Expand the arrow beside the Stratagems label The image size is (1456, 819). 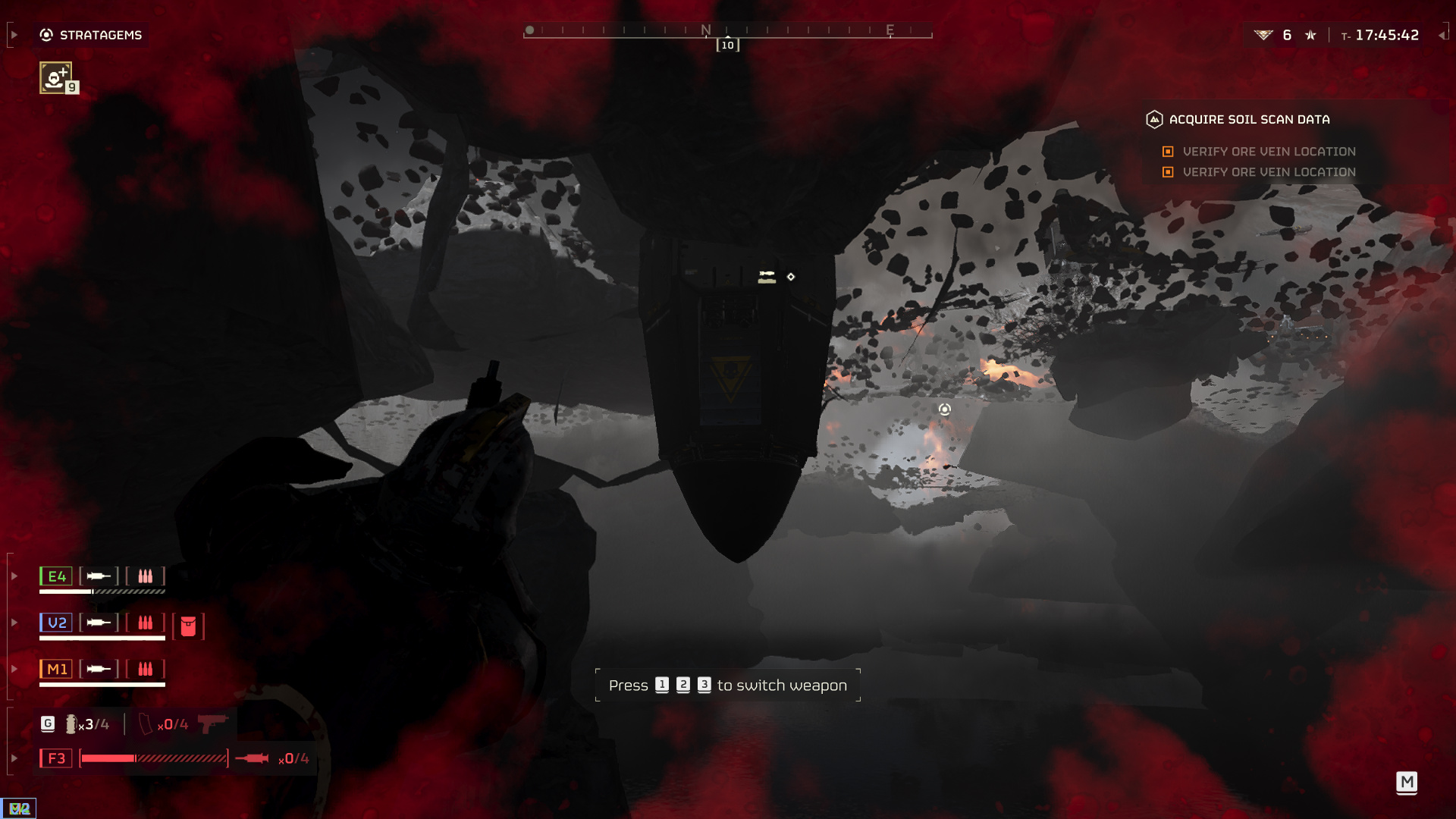(x=14, y=35)
